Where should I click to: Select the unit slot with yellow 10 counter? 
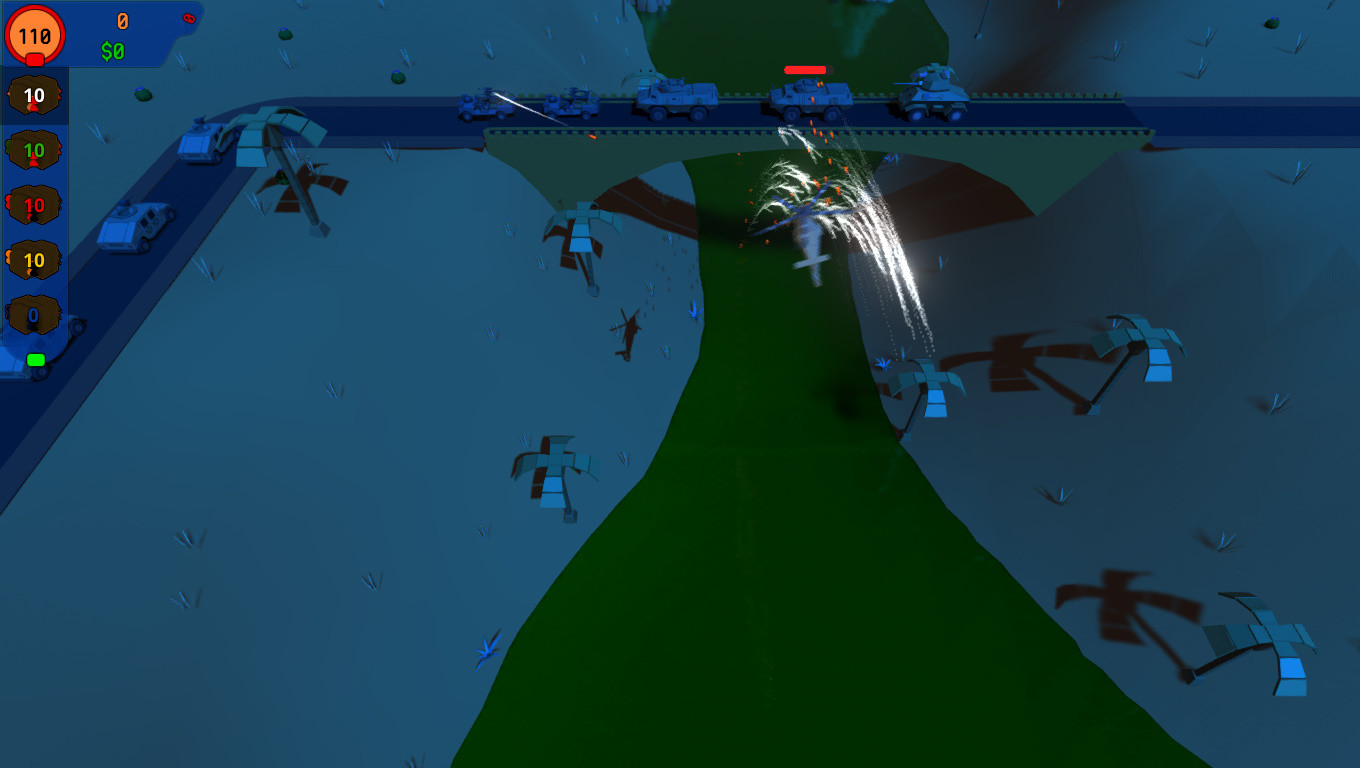click(x=33, y=260)
